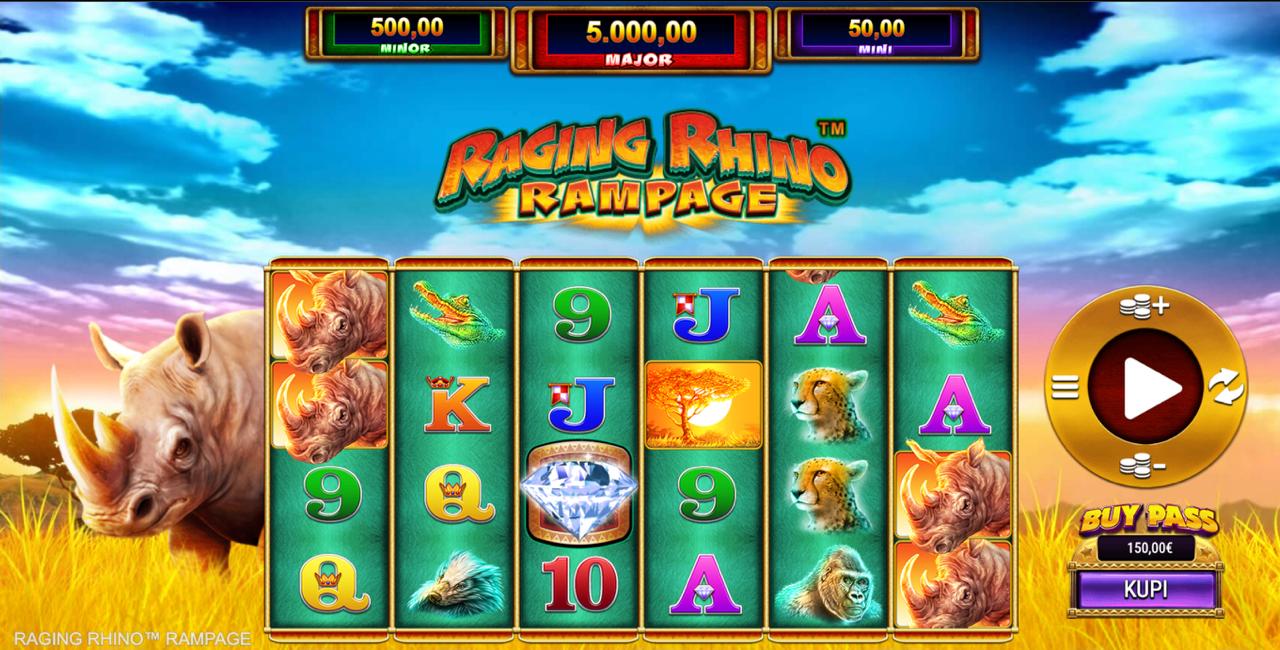Buy the pass with the KUPI button

pyautogui.click(x=1145, y=589)
